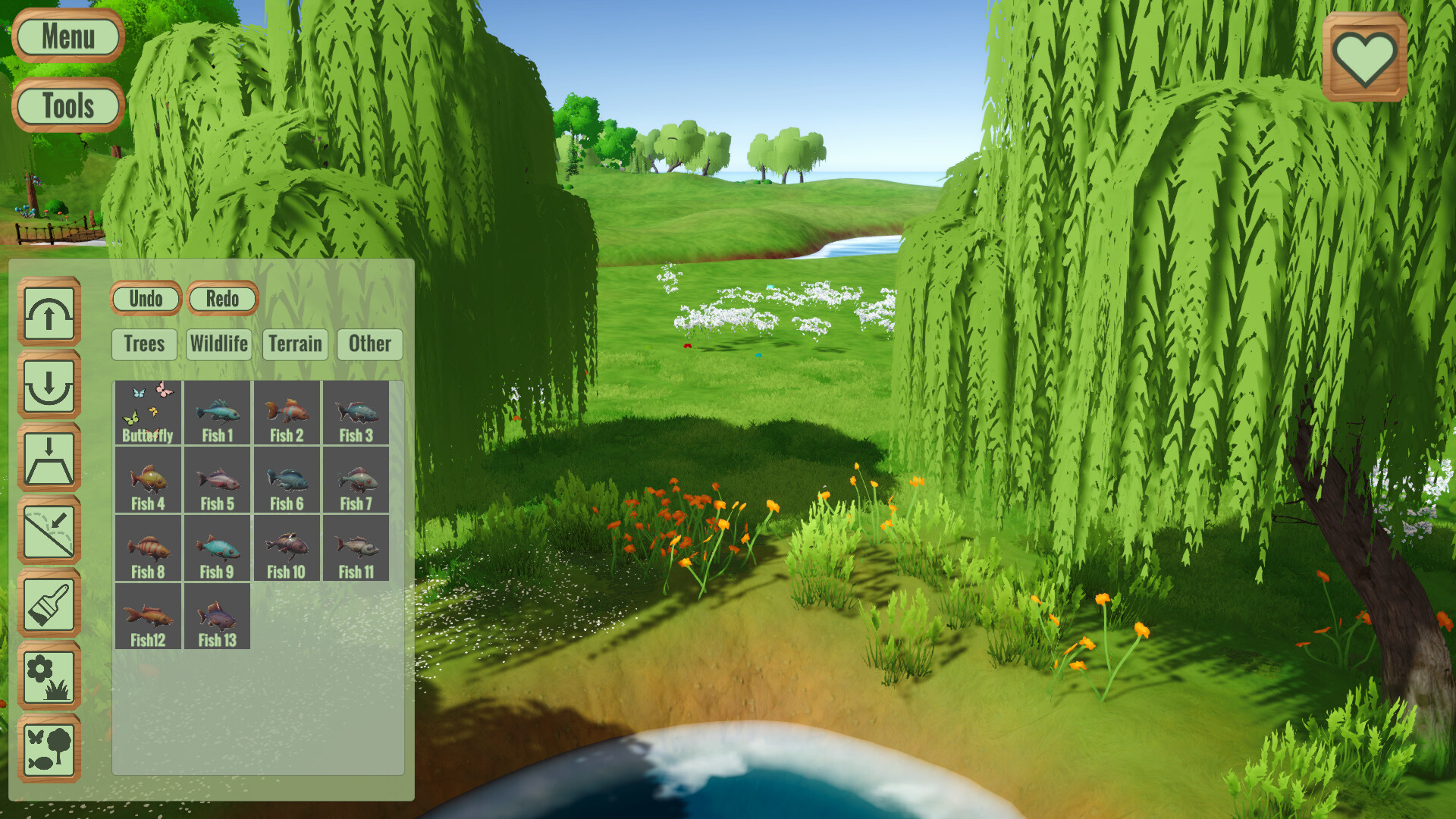Redo the last action
1456x819 pixels.
(223, 299)
